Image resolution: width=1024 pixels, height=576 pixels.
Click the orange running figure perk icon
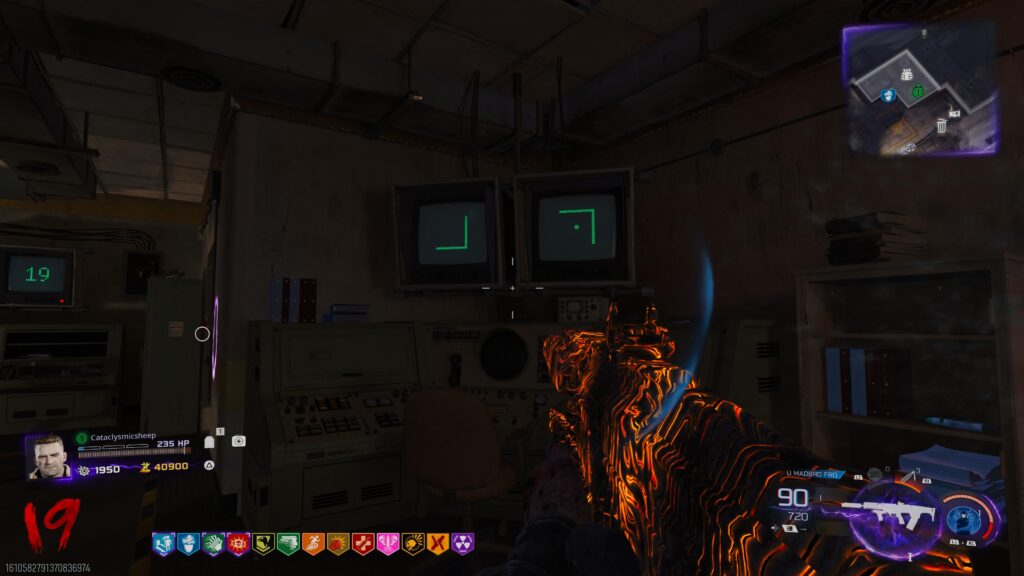[313, 544]
